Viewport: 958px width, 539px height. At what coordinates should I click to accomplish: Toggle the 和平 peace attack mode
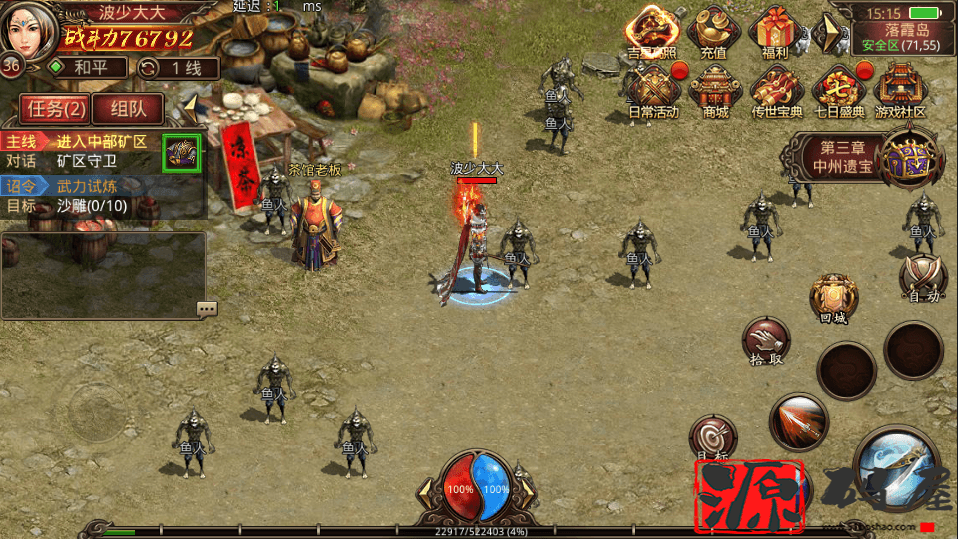point(88,68)
